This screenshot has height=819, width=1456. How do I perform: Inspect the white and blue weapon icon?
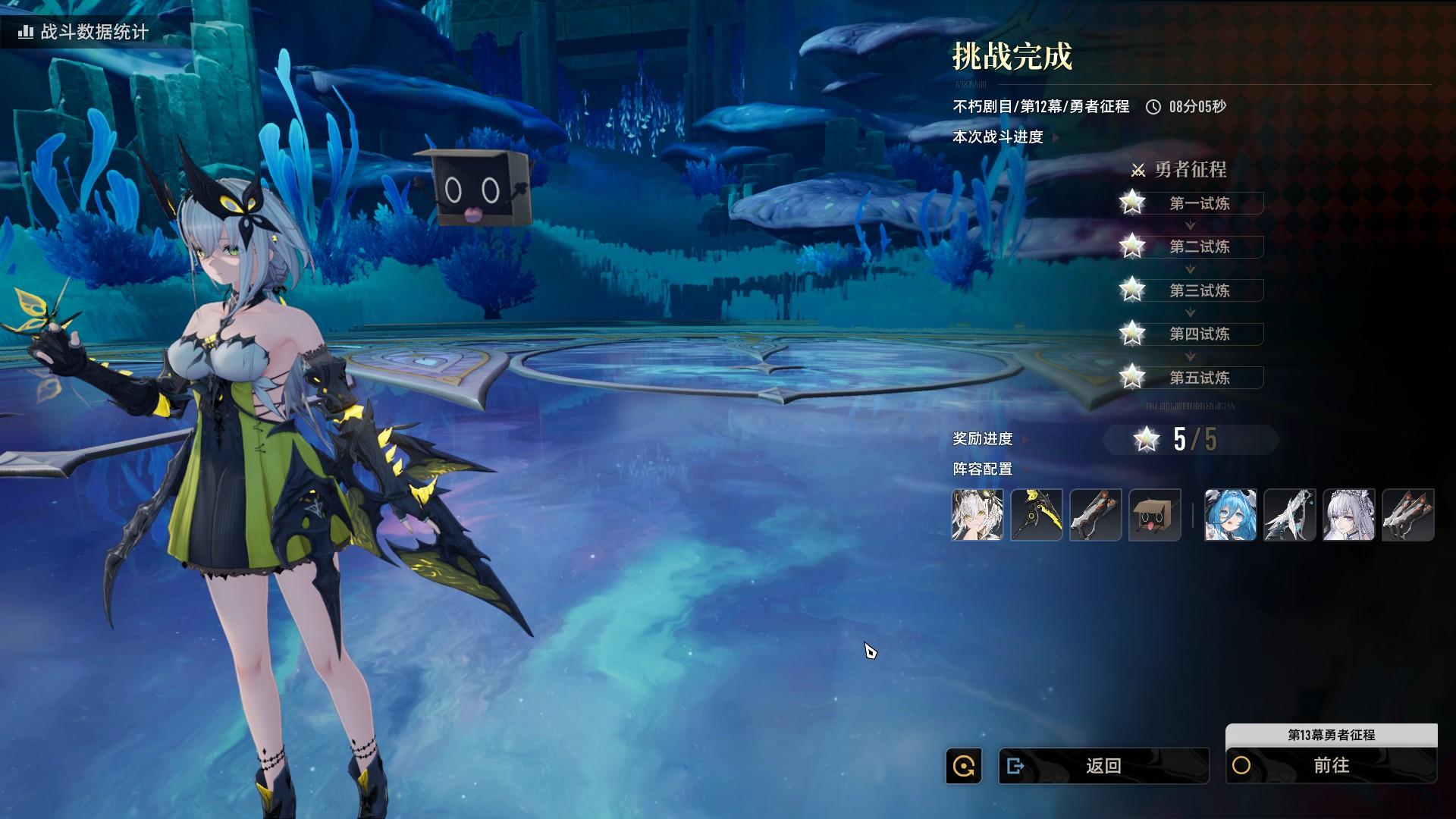tap(1289, 515)
